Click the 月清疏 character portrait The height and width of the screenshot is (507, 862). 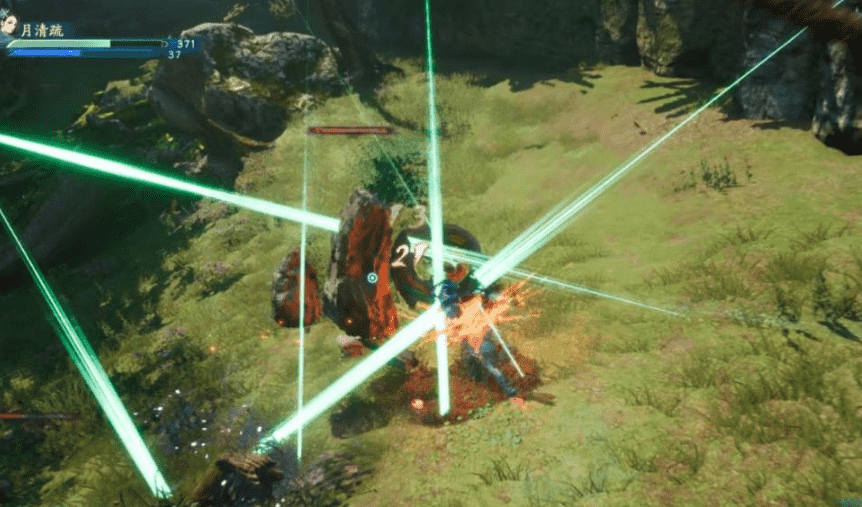coord(9,26)
